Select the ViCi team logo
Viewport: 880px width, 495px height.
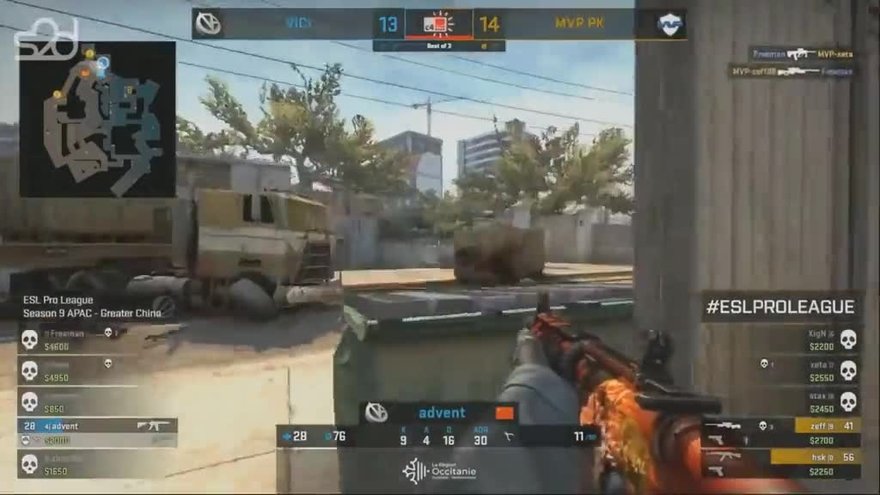coord(209,23)
